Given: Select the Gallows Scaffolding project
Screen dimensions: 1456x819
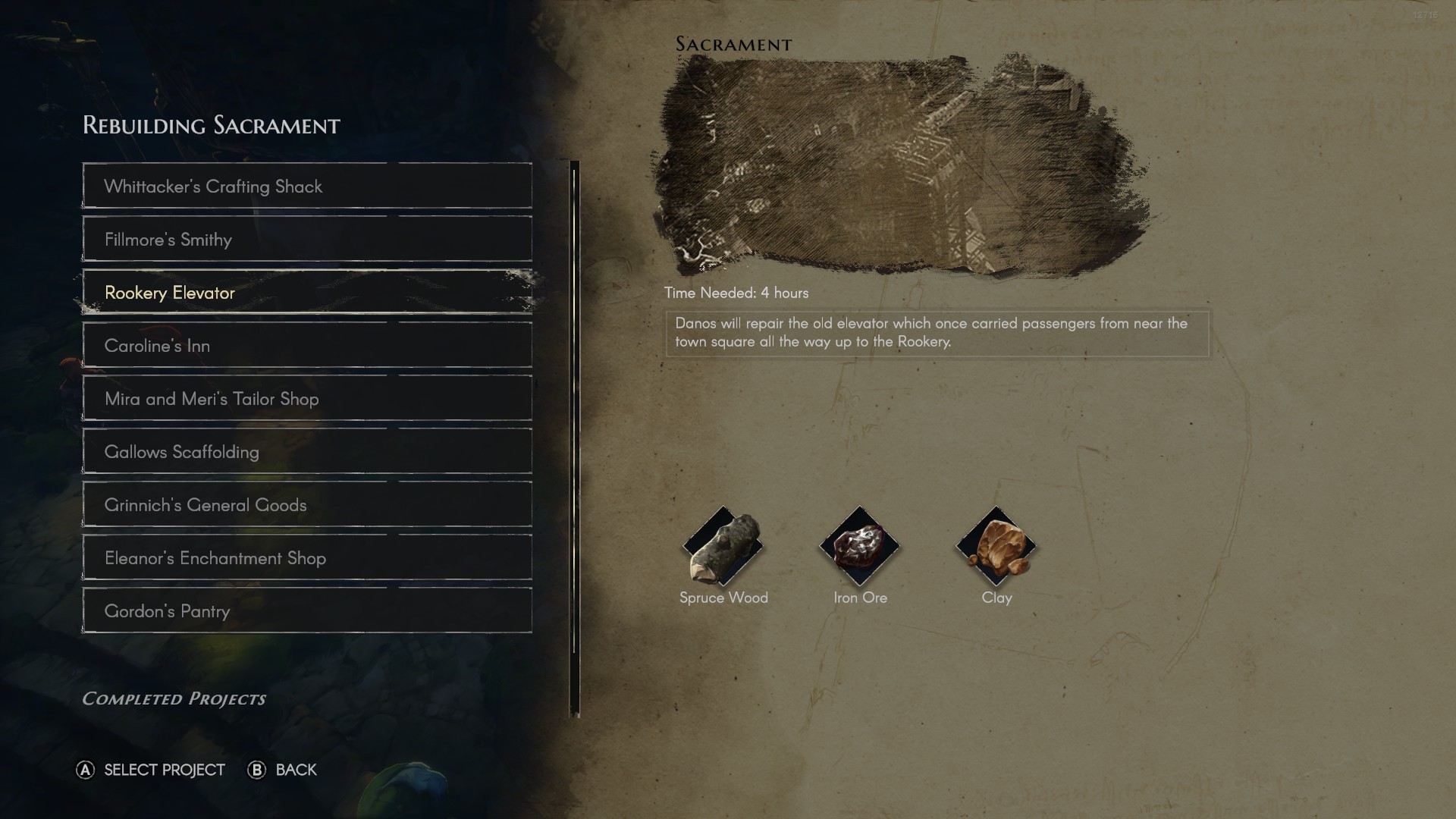Looking at the screenshot, I should (306, 451).
